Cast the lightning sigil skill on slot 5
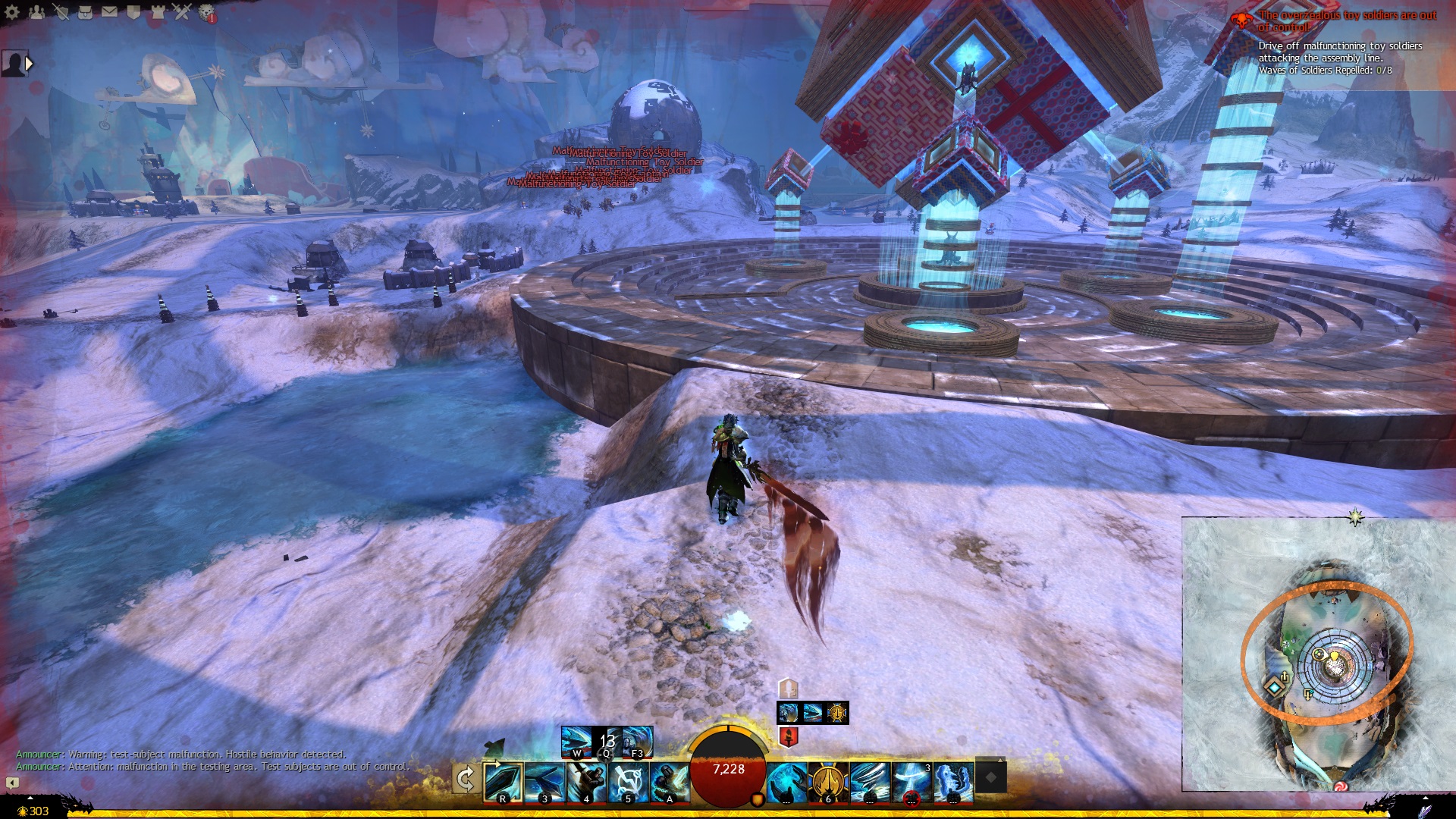 [x=628, y=783]
